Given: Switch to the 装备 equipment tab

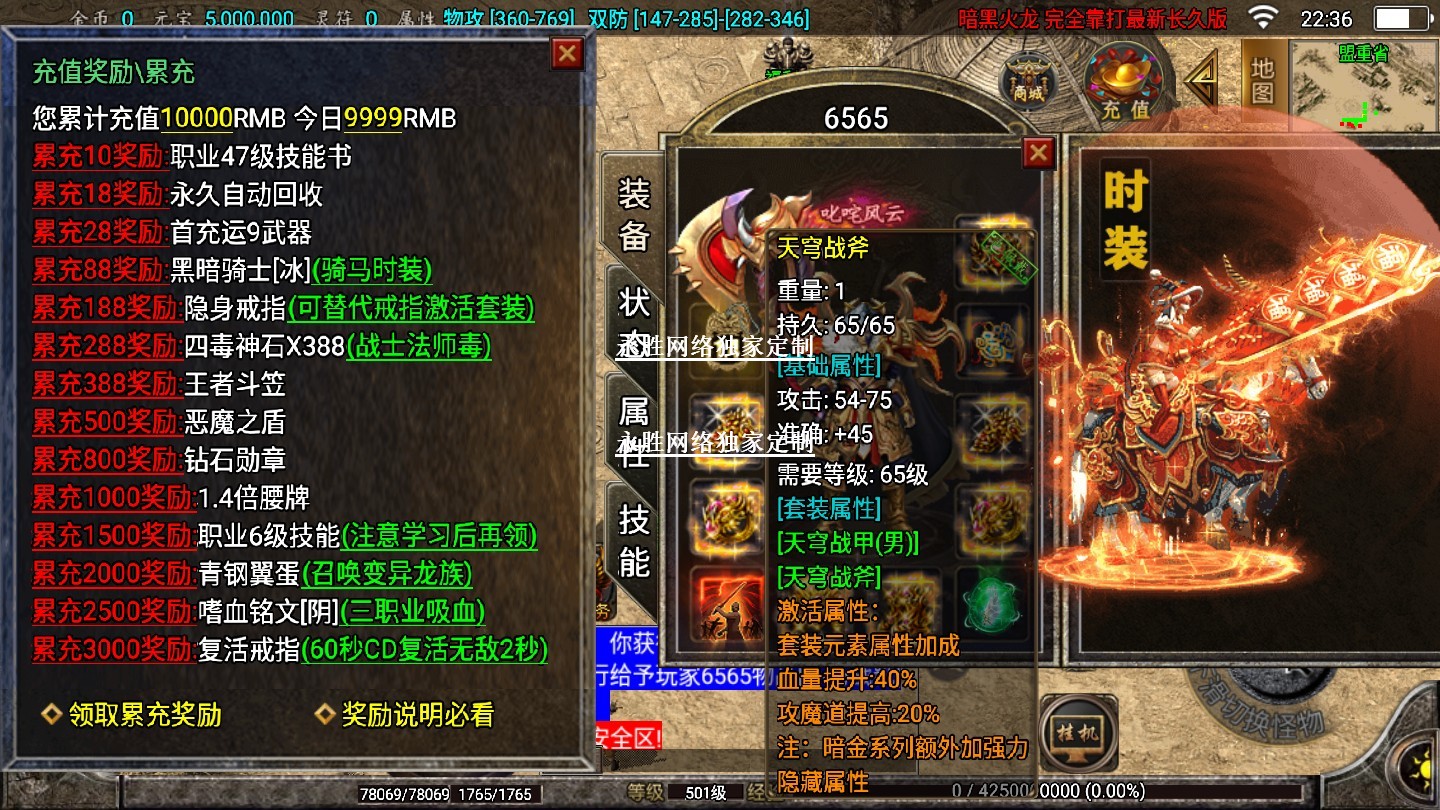Looking at the screenshot, I should click(634, 214).
